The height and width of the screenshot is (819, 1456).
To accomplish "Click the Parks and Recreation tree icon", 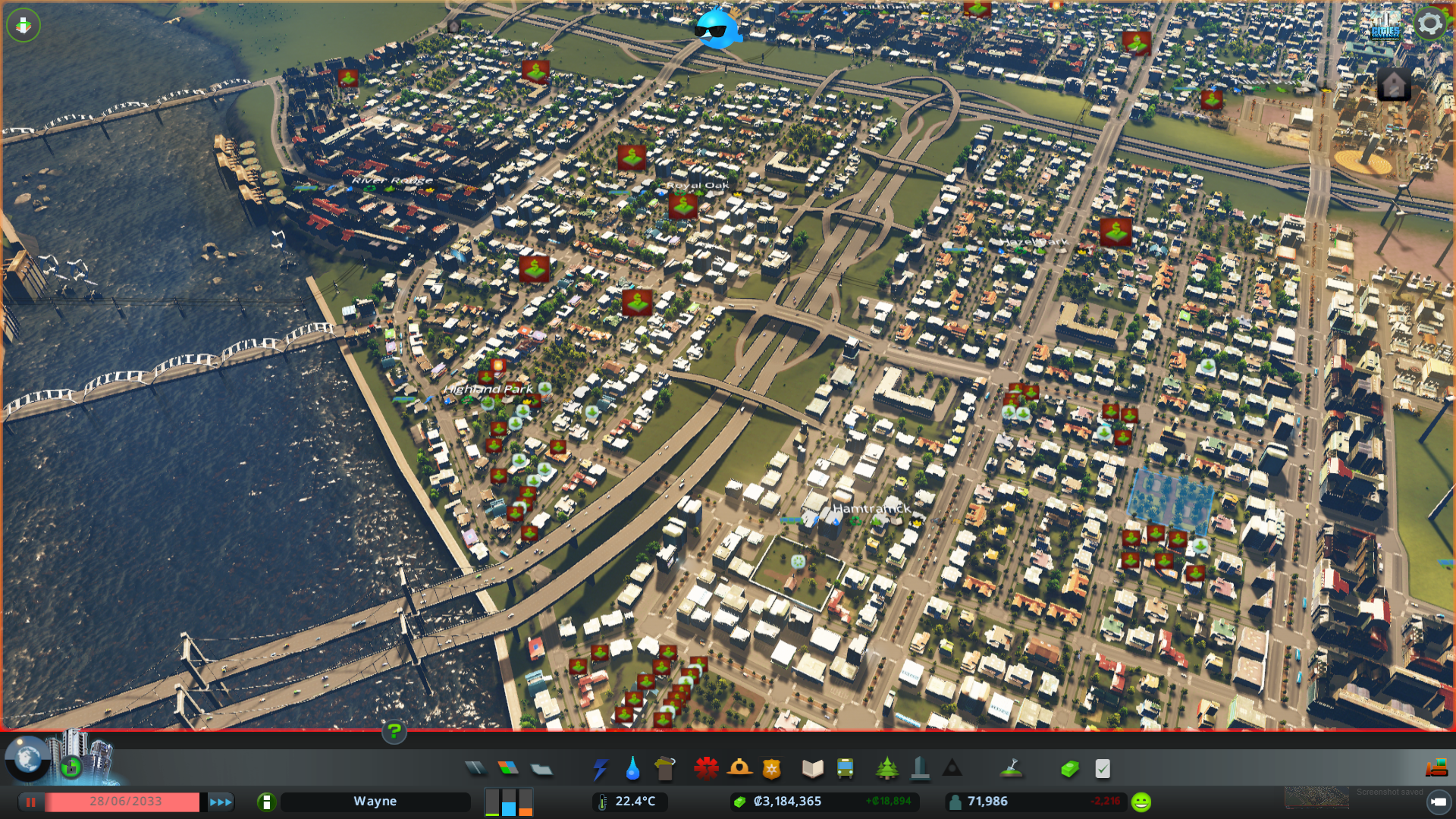I will 889,768.
